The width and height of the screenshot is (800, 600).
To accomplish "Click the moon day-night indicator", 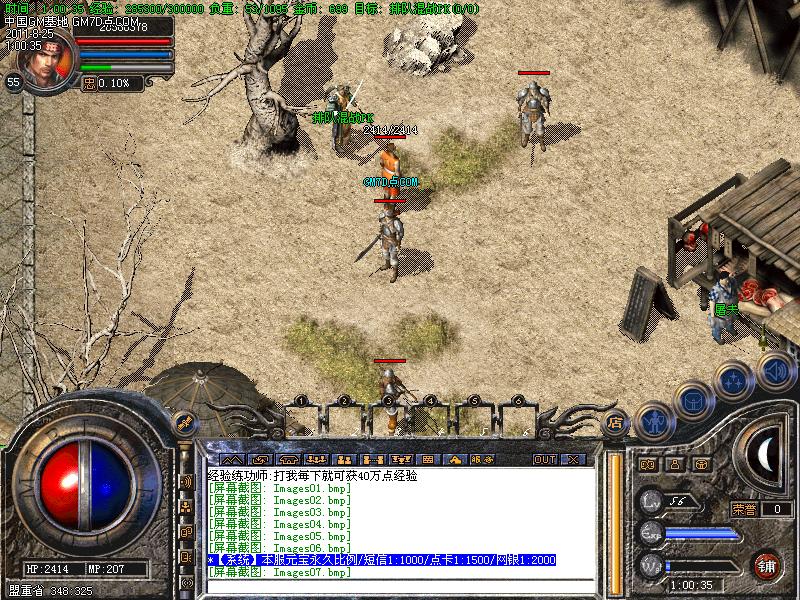I will 768,455.
